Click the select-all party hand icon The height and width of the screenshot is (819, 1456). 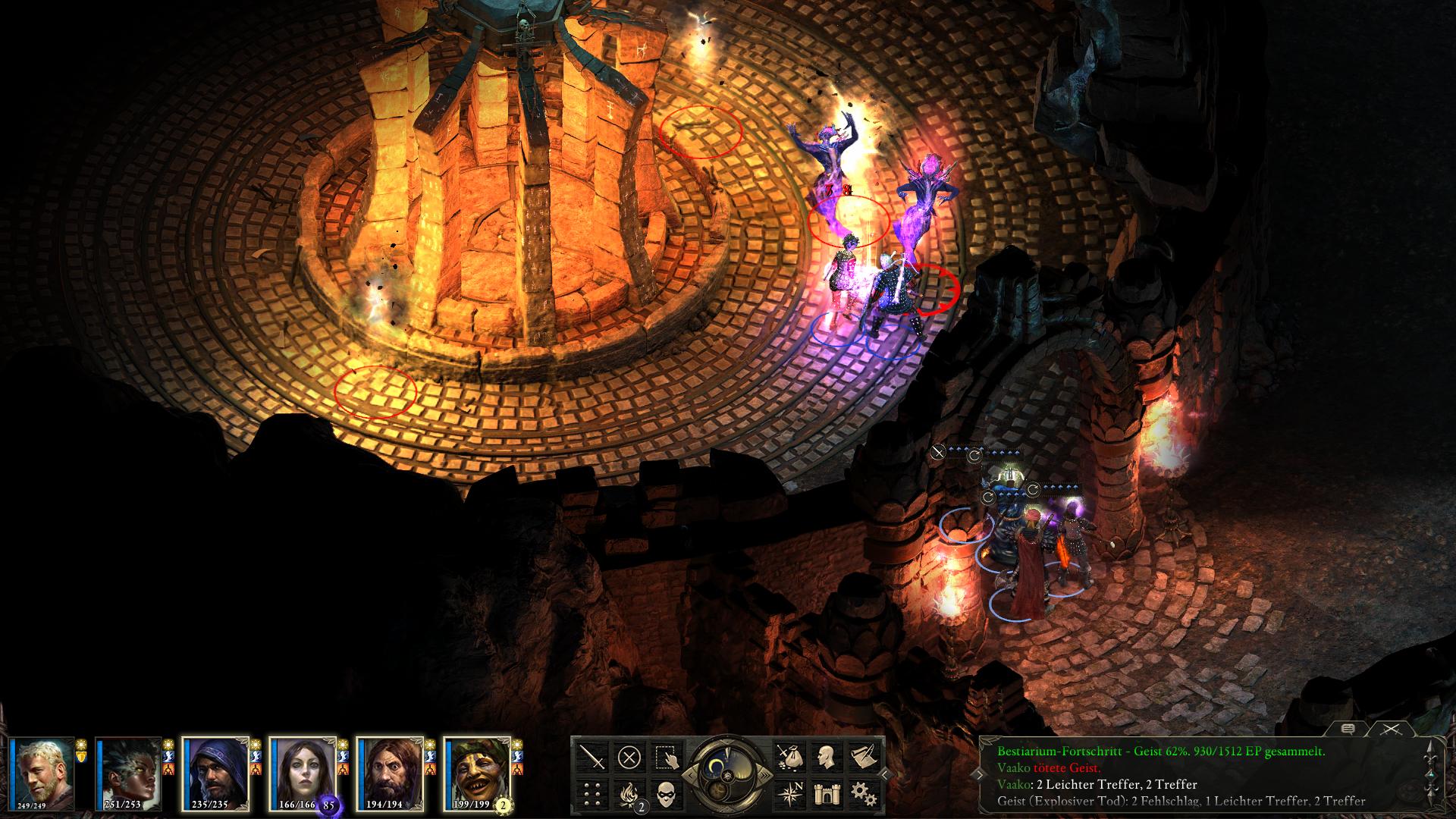(x=667, y=757)
